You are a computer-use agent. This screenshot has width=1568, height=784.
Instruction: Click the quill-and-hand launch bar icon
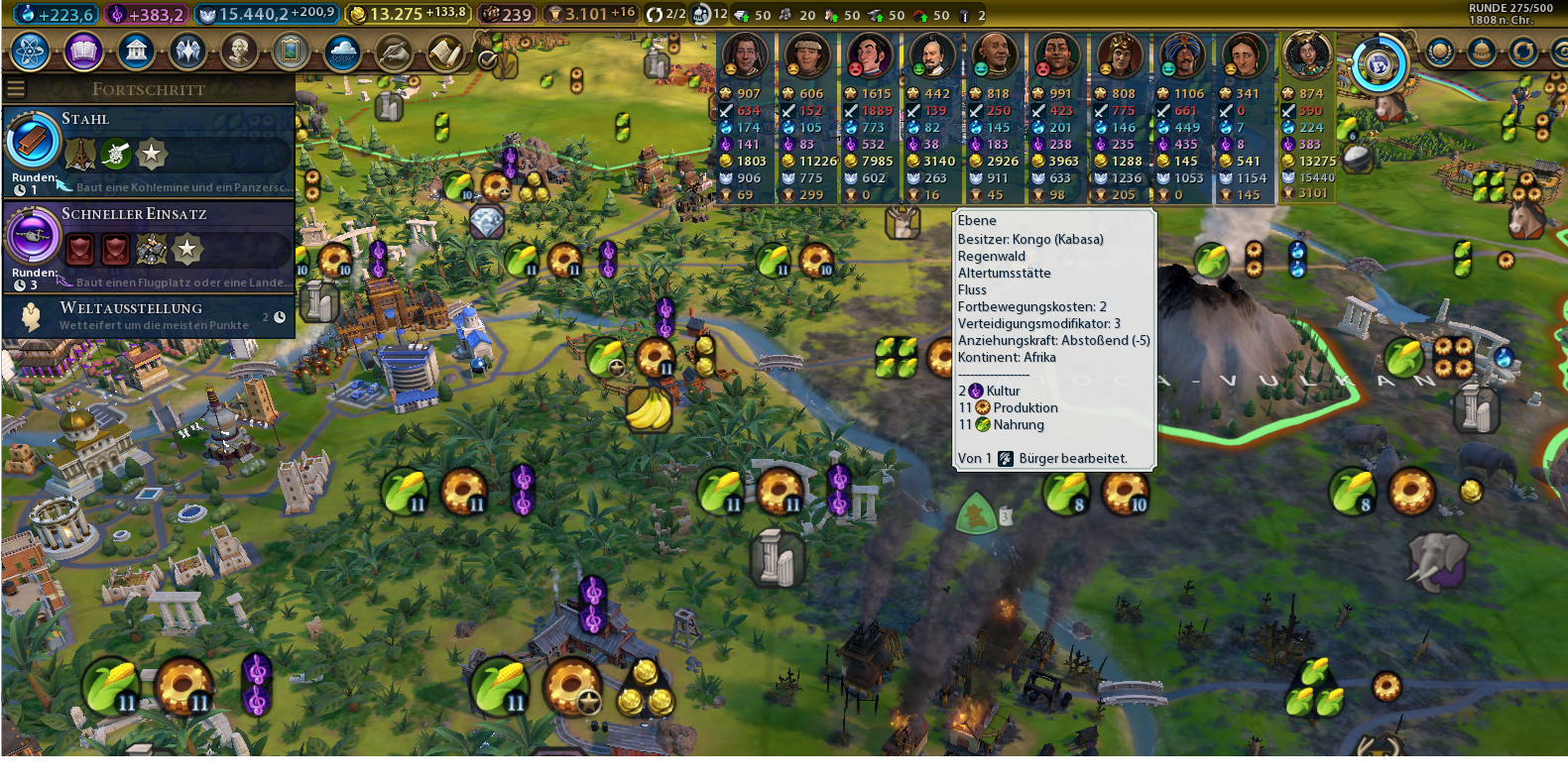click(x=394, y=52)
